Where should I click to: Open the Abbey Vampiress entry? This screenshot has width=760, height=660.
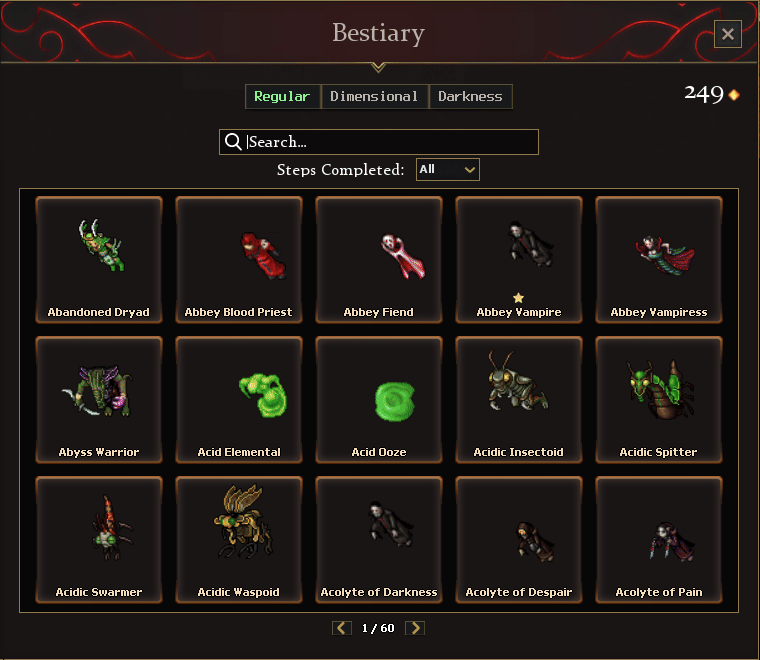tap(659, 259)
